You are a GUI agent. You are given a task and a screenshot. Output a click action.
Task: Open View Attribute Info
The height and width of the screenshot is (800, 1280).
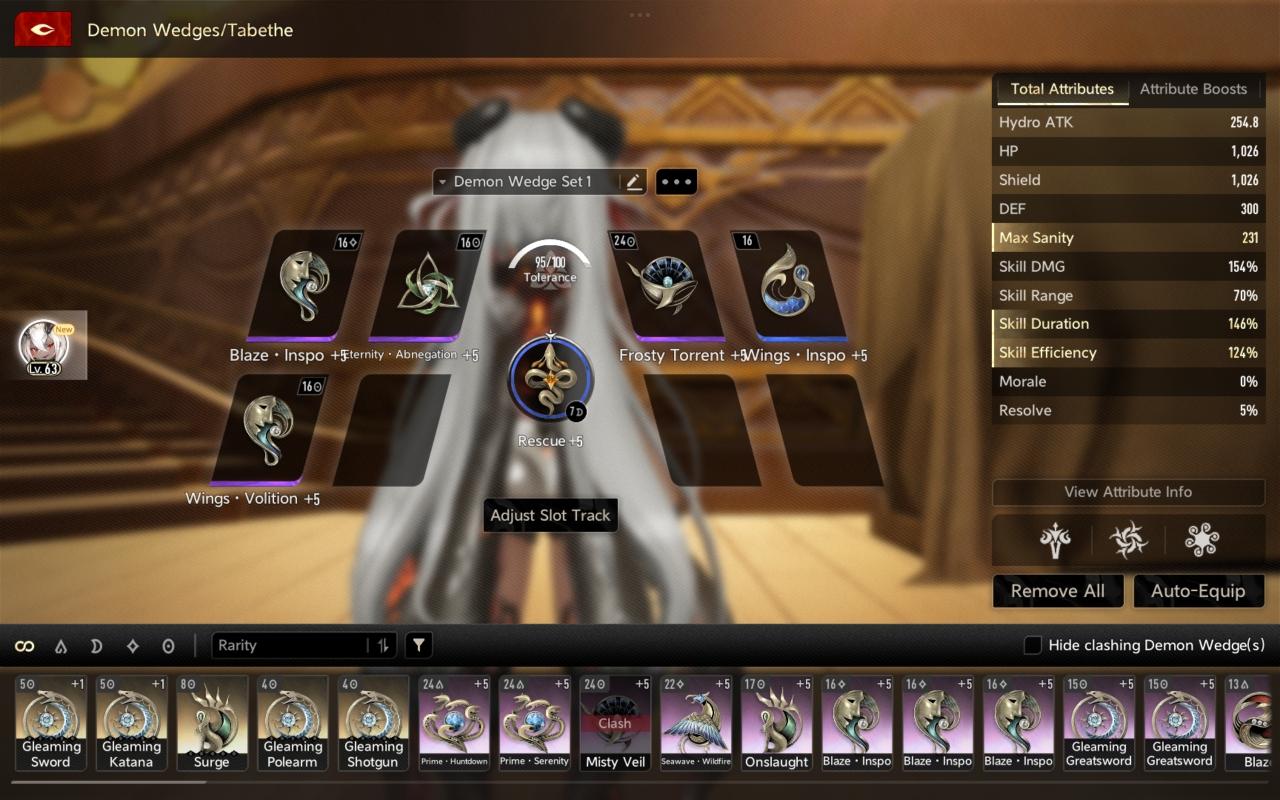point(1127,492)
